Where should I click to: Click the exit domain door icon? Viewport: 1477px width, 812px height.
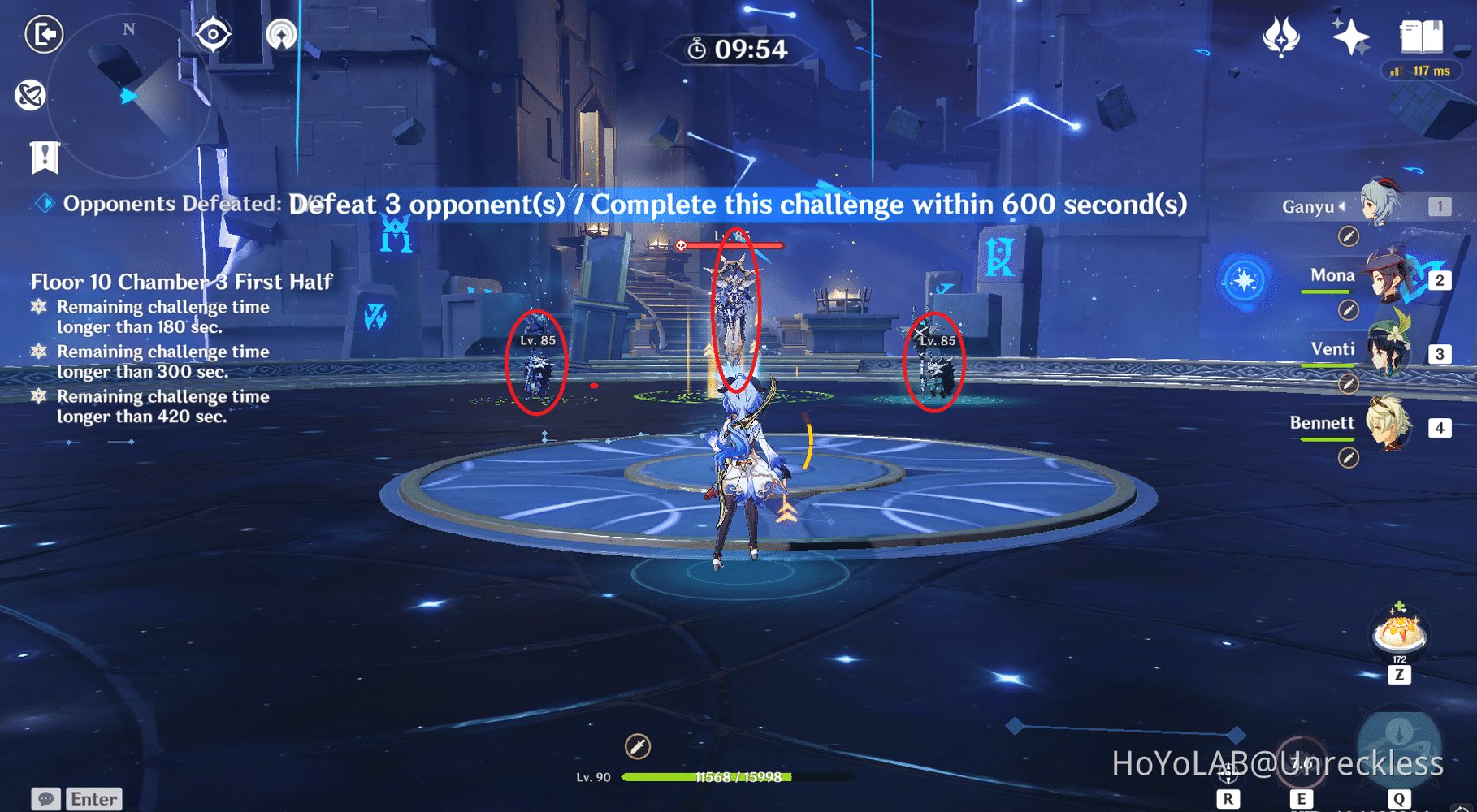click(45, 36)
